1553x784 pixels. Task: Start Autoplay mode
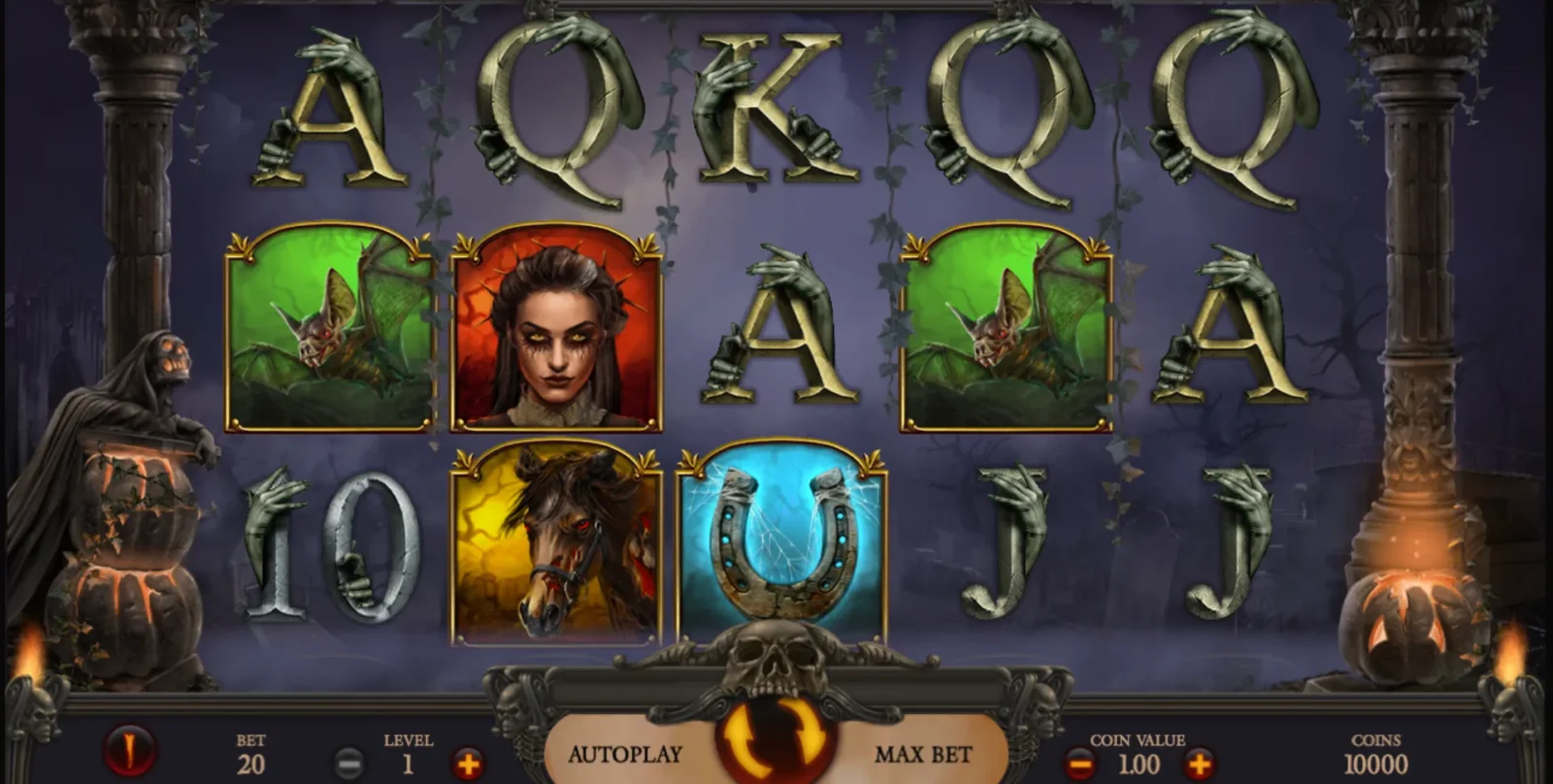(x=625, y=754)
